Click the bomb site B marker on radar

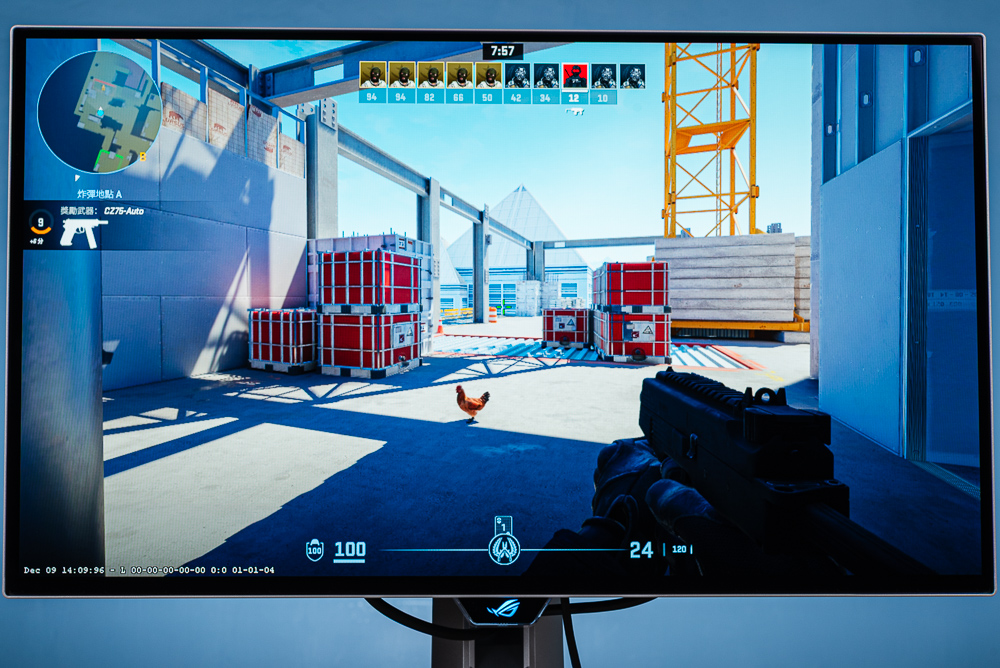[x=143, y=156]
